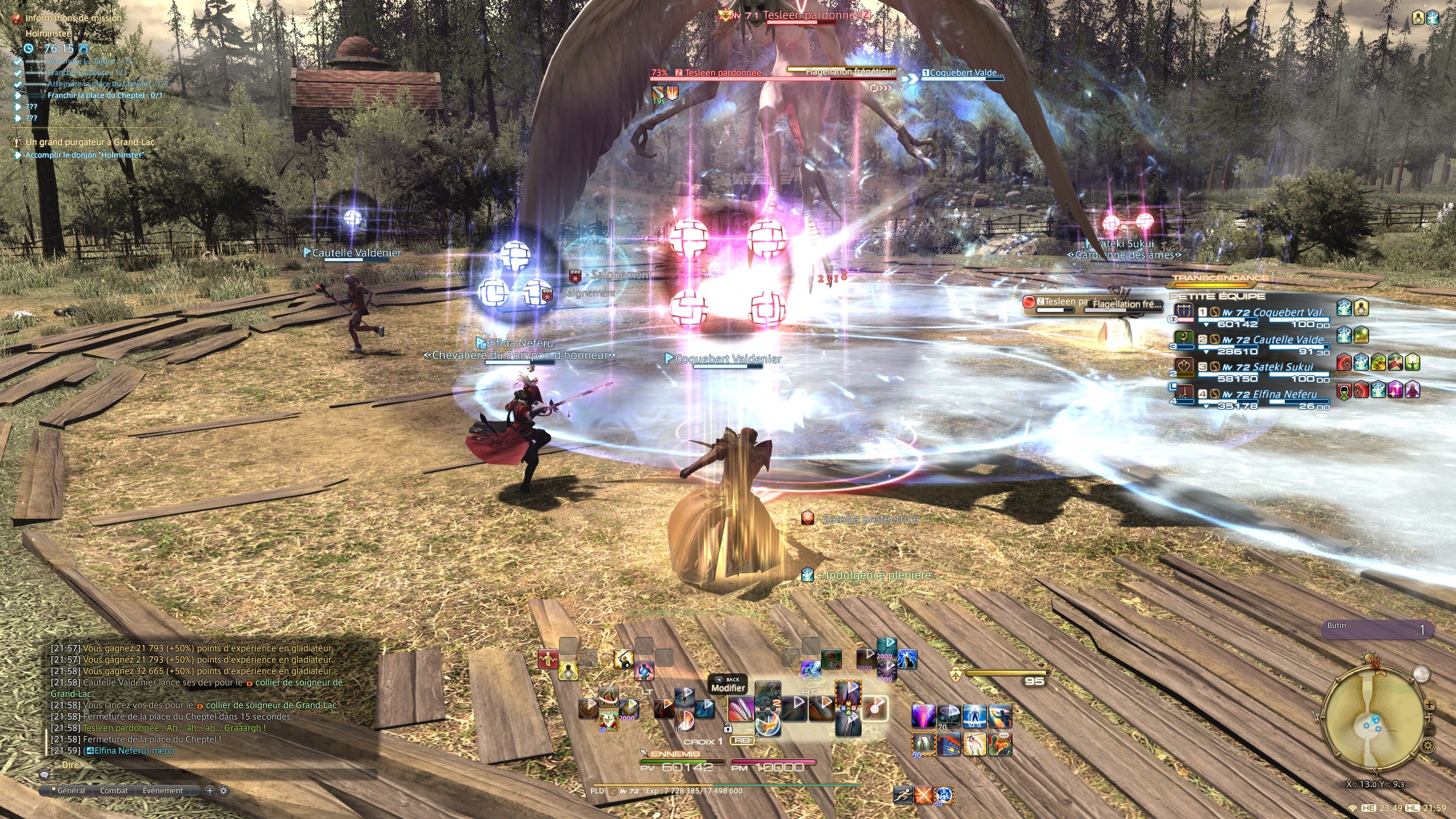Open the Butin loot notification

[1375, 630]
